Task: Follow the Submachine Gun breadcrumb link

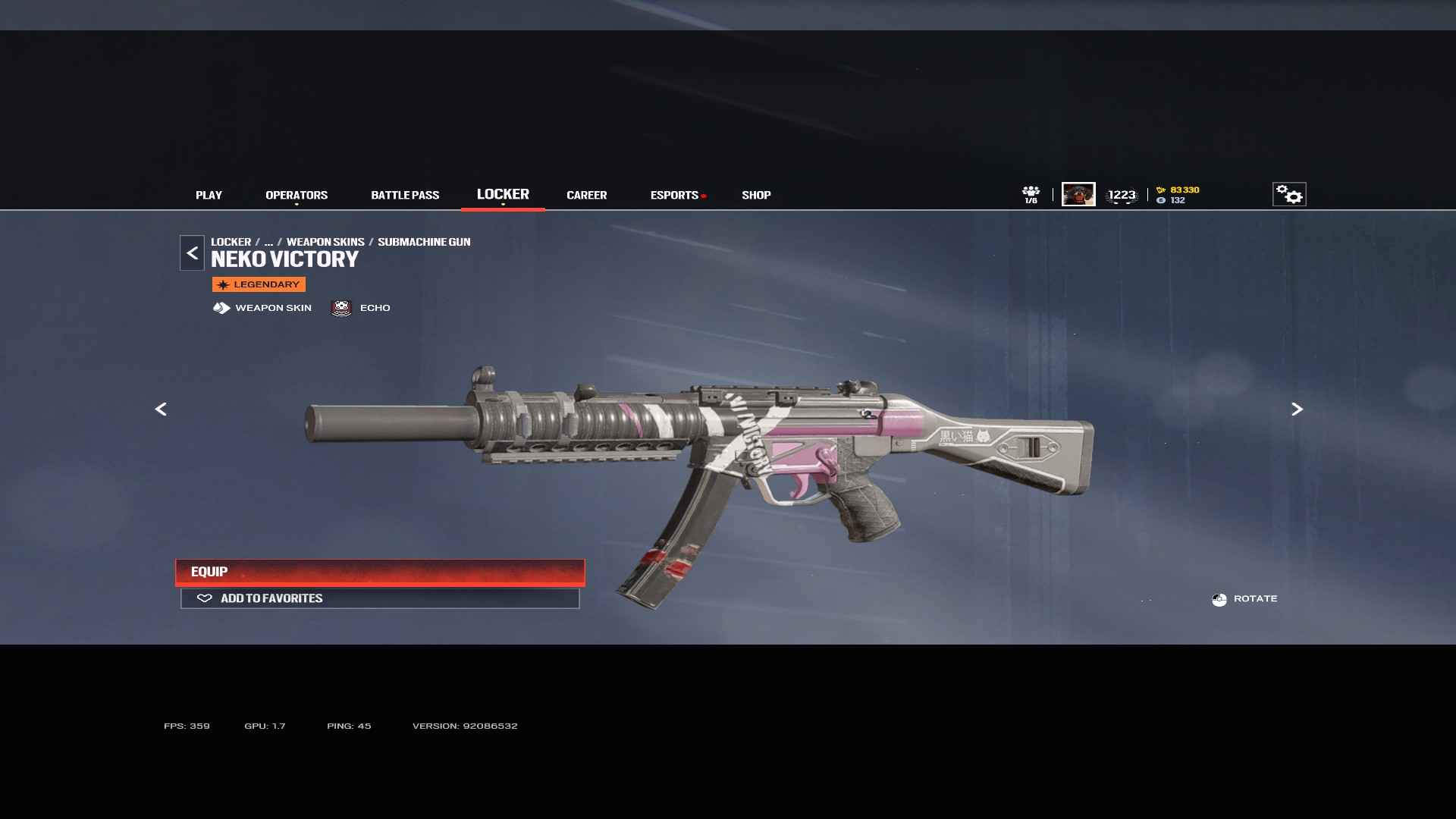Action: pyautogui.click(x=424, y=242)
